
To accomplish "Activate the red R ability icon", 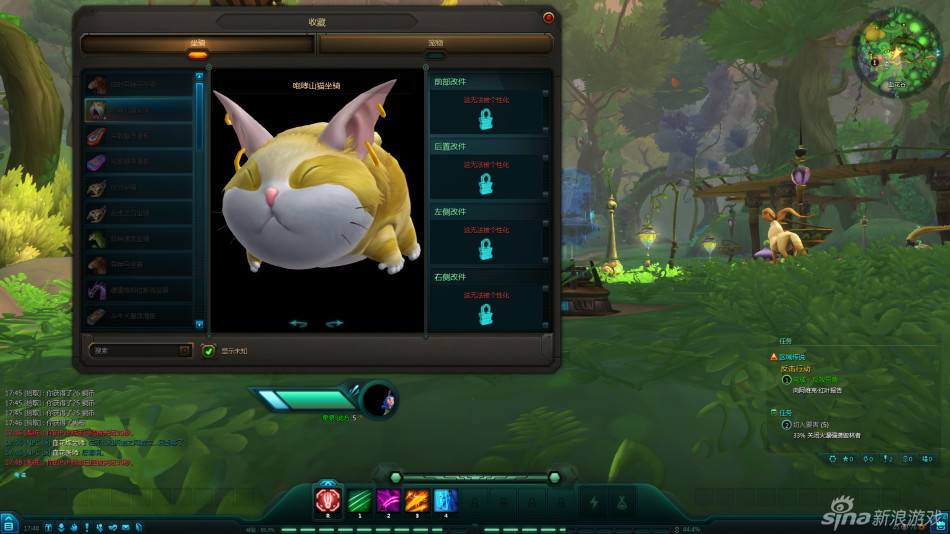I will tap(328, 500).
